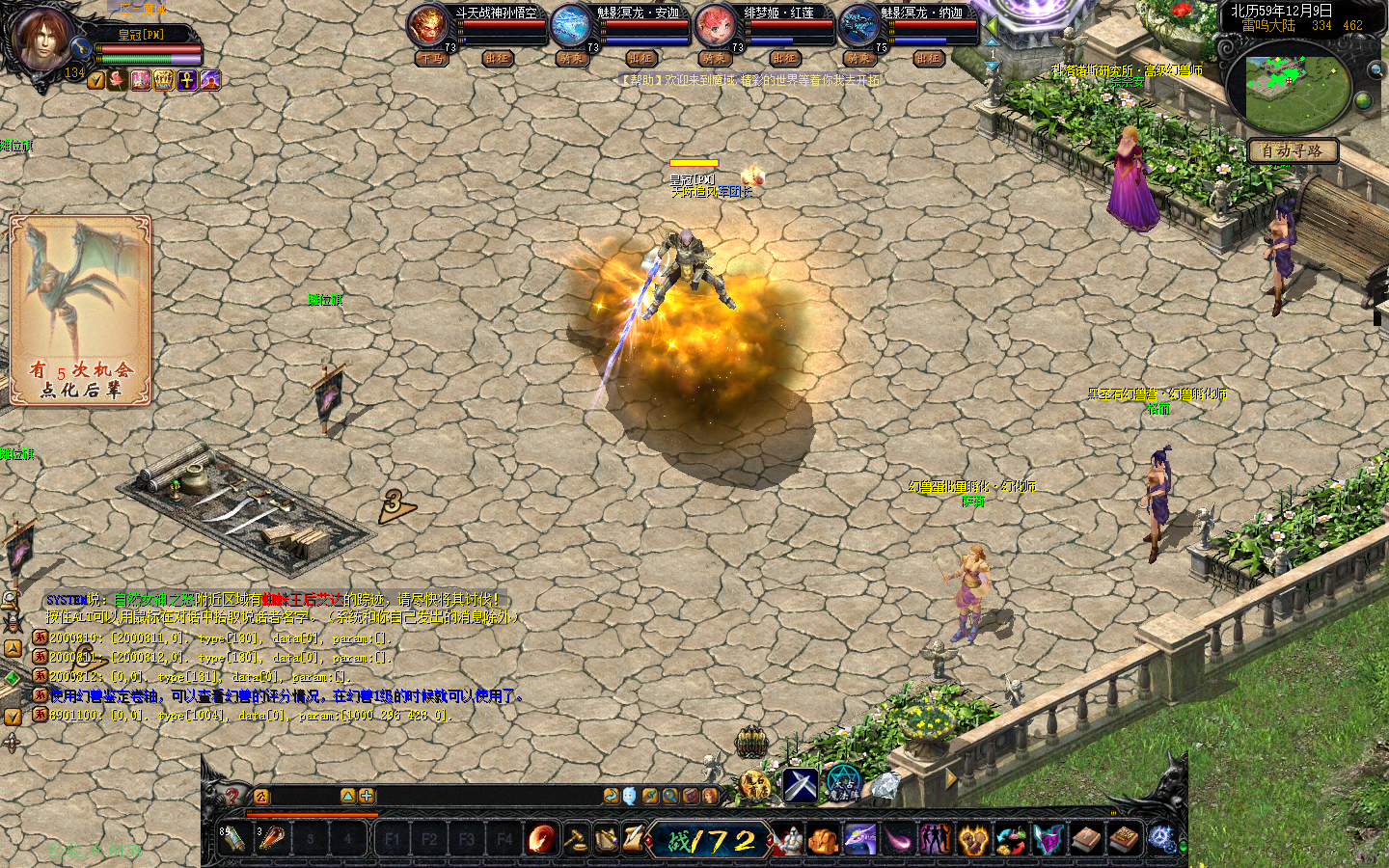The width and height of the screenshot is (1389, 868).
Task: Open the blue gear settings icon
Action: click(1162, 839)
